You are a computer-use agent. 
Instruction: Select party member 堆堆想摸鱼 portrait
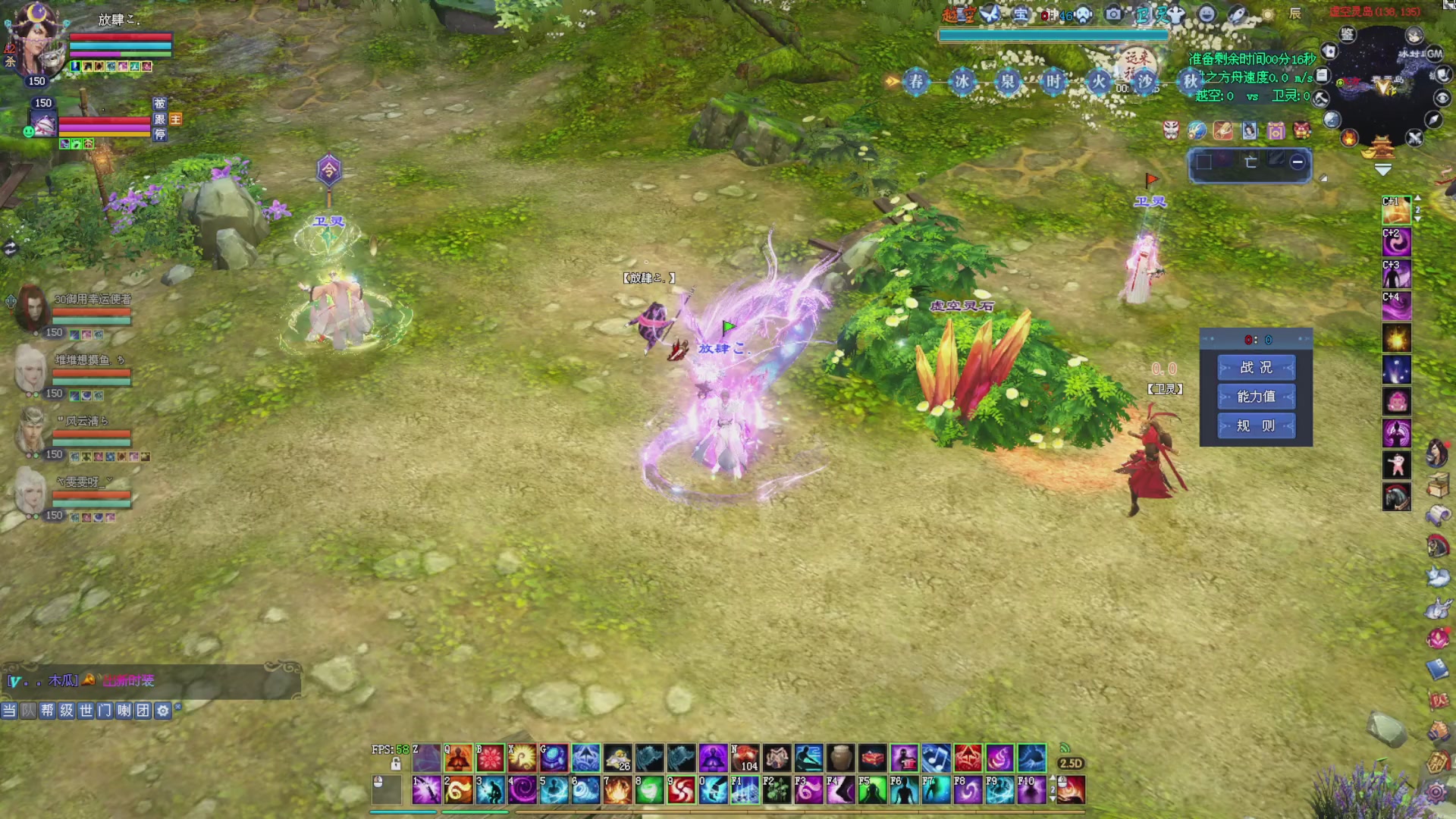[30, 372]
